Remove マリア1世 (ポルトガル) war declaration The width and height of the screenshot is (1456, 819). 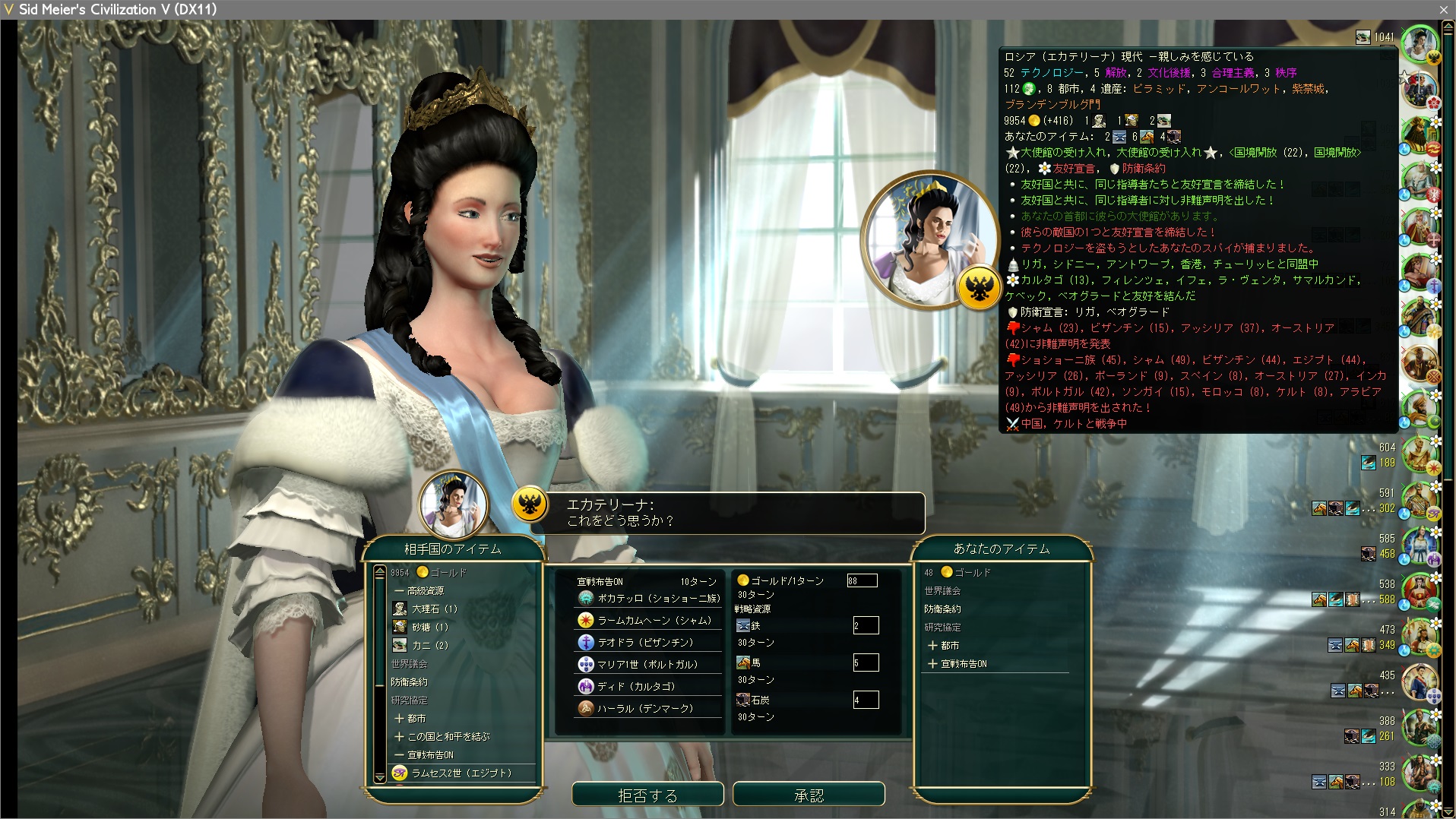[x=647, y=664]
